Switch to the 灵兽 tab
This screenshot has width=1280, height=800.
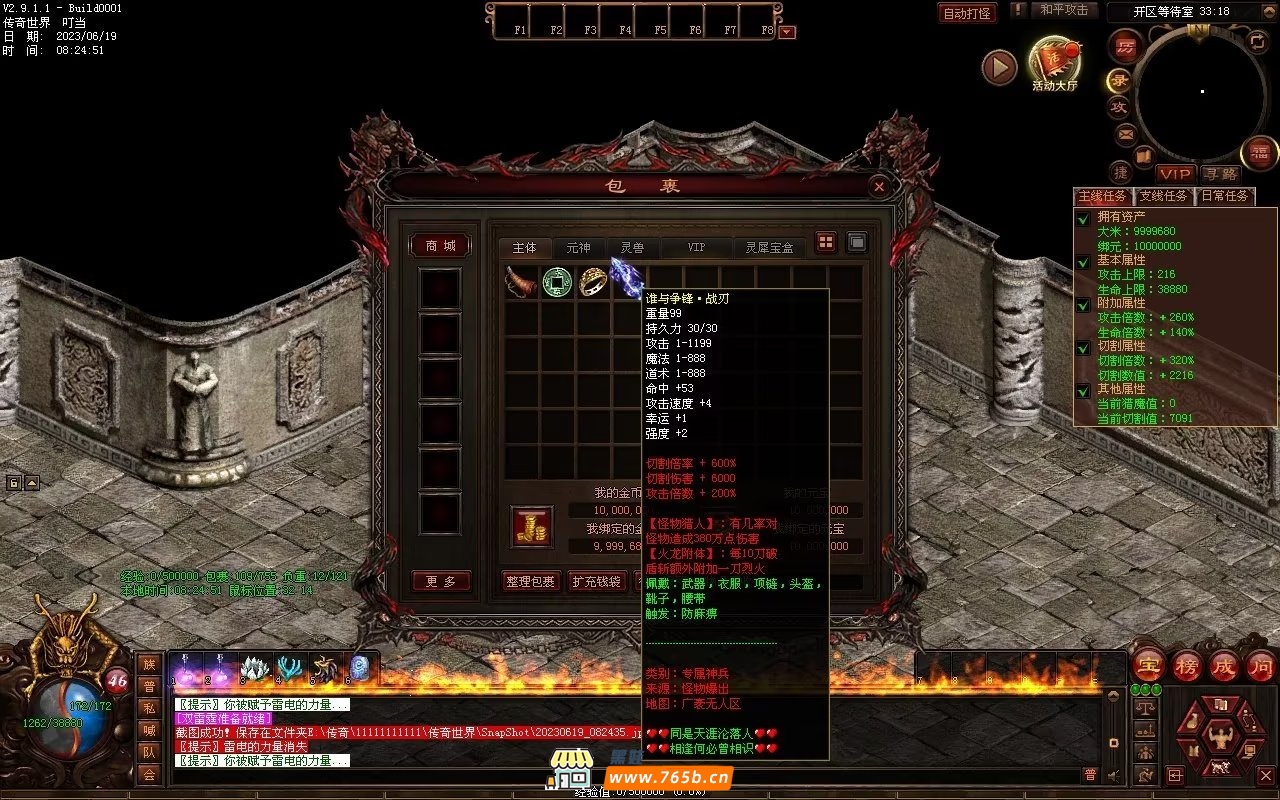[632, 248]
